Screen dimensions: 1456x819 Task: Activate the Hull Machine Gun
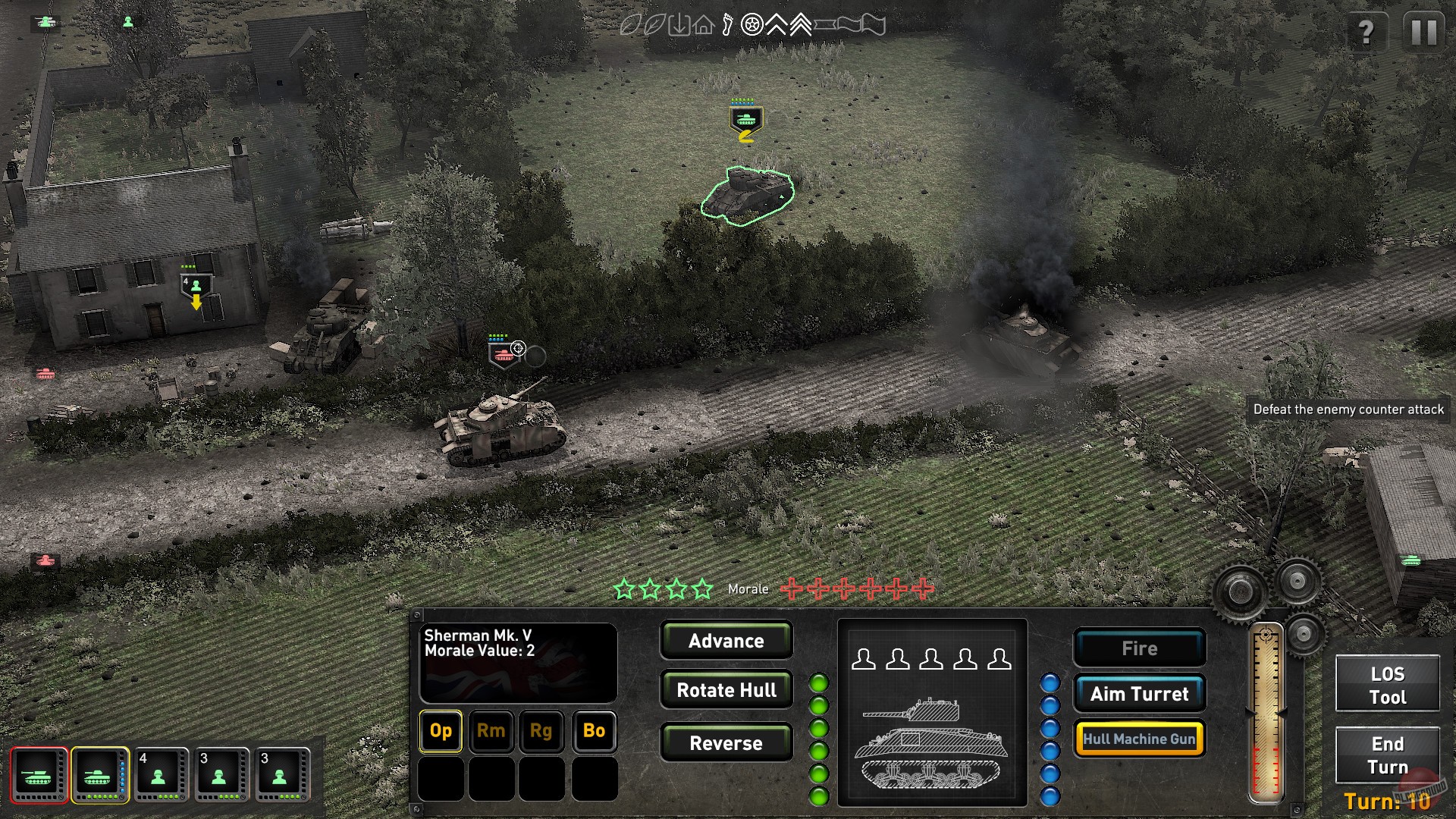[x=1139, y=737]
